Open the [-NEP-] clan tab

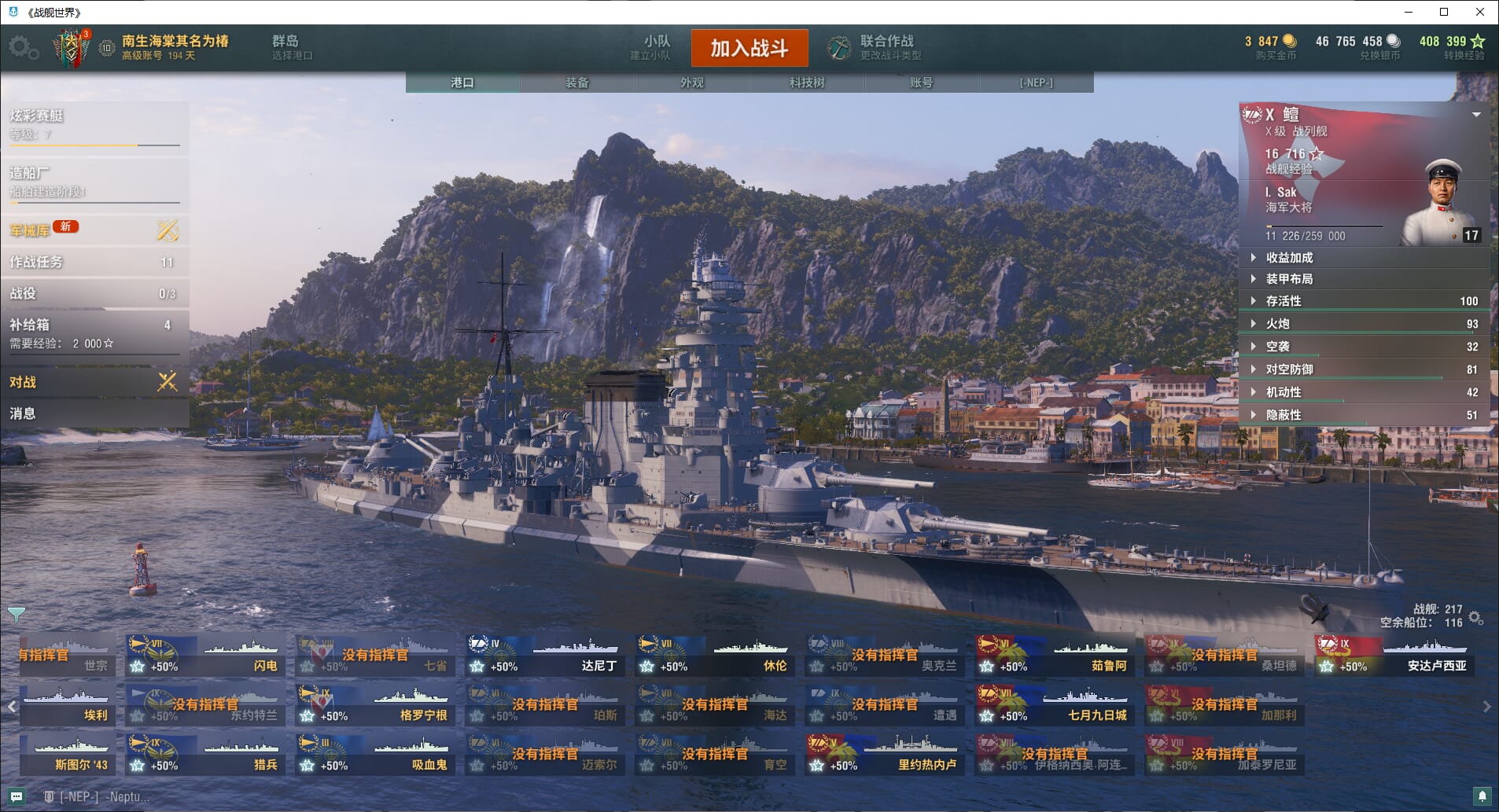click(x=1036, y=83)
